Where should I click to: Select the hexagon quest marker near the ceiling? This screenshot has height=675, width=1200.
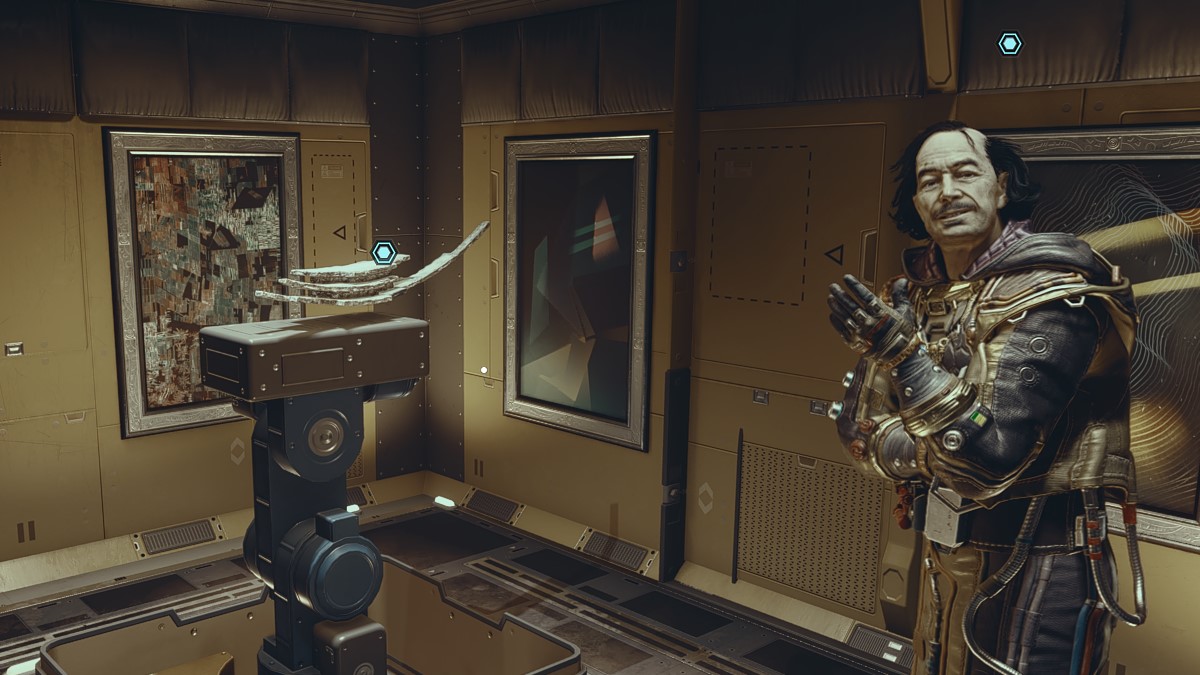point(1010,44)
